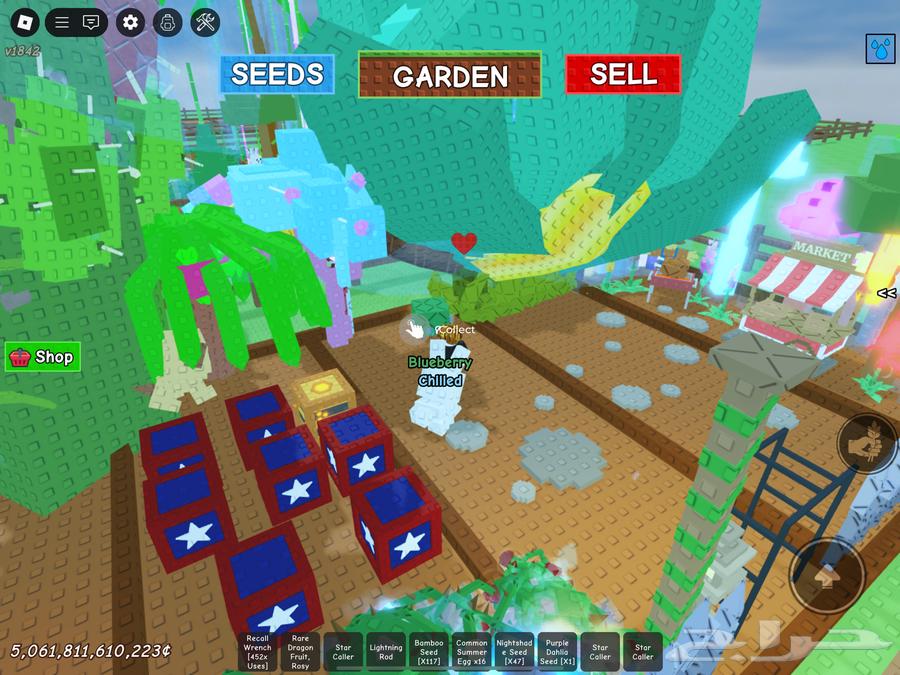Toggle the chat bubble icon
Image resolution: width=900 pixels, height=675 pixels.
91,22
